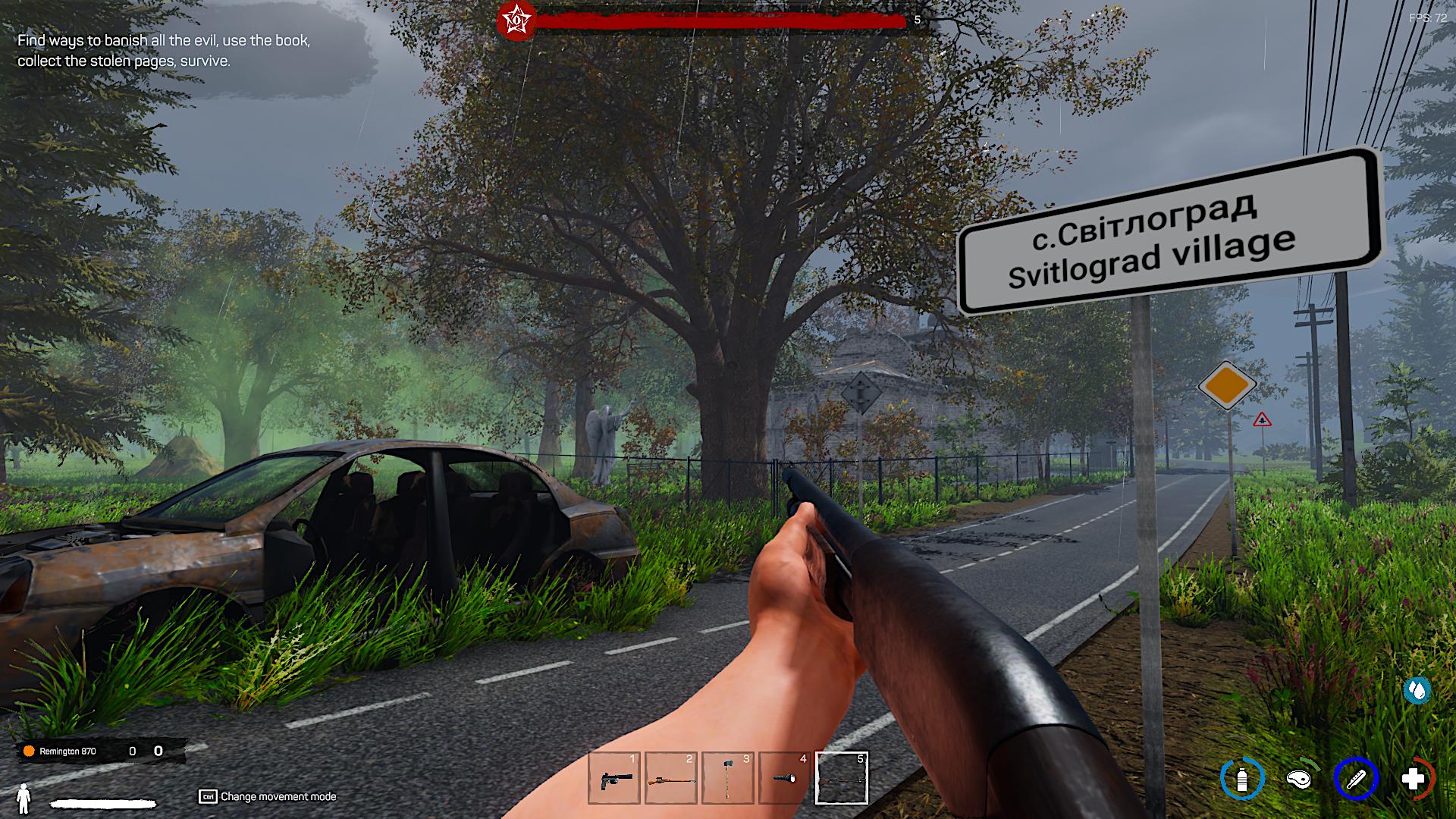Equip the axe from the hotbar

[x=728, y=778]
